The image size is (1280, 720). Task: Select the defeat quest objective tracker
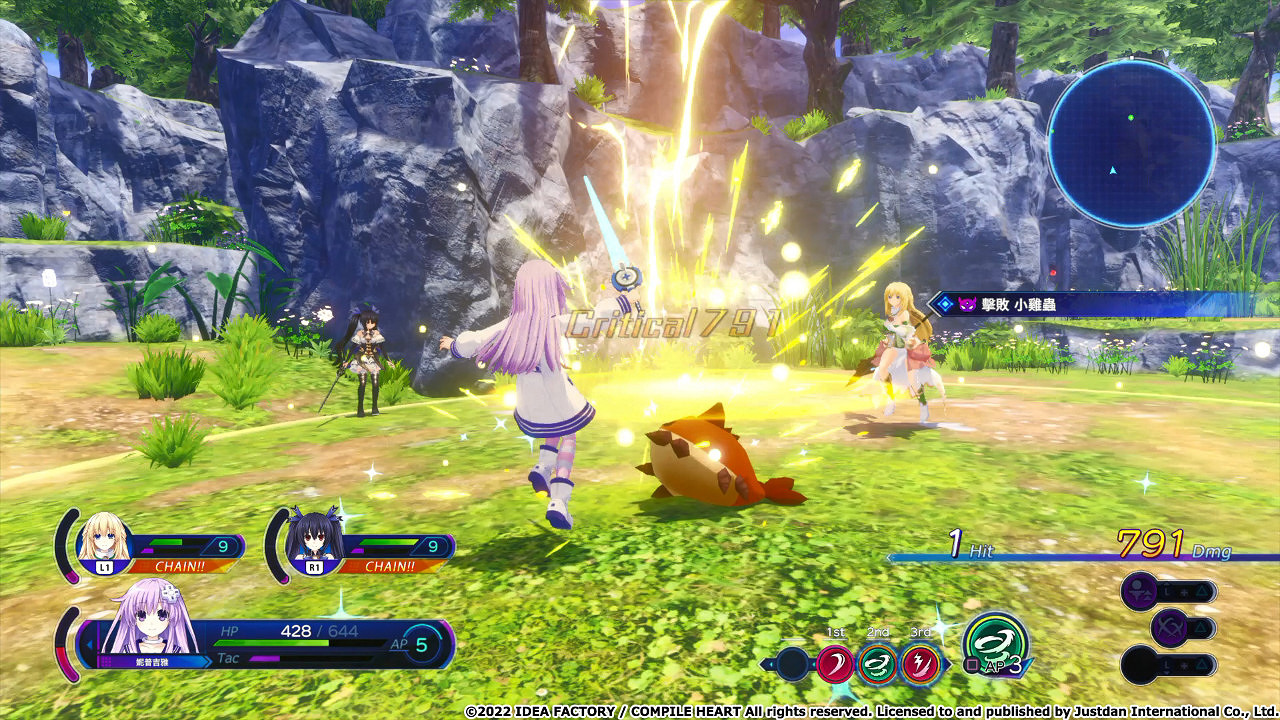tap(1100, 304)
